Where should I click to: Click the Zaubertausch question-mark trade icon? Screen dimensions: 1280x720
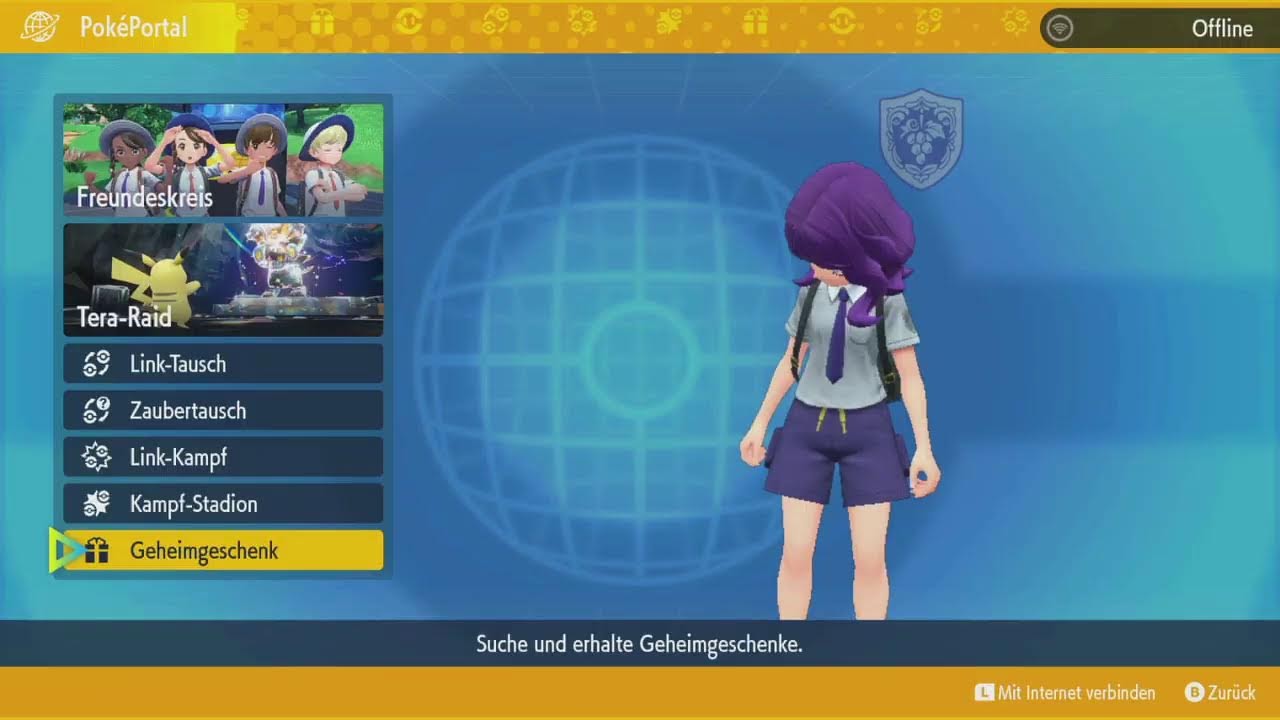[96, 410]
